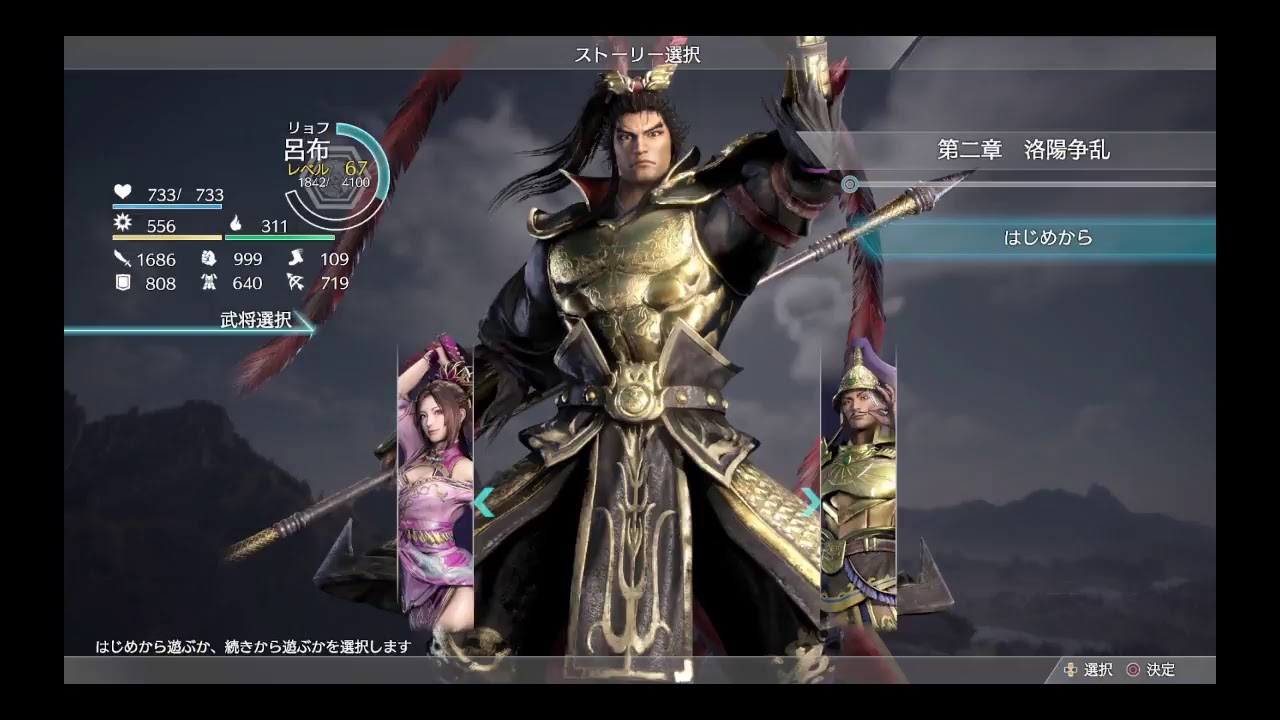The width and height of the screenshot is (1280, 720).
Task: Select the boot speed stat icon
Action: coord(296,259)
